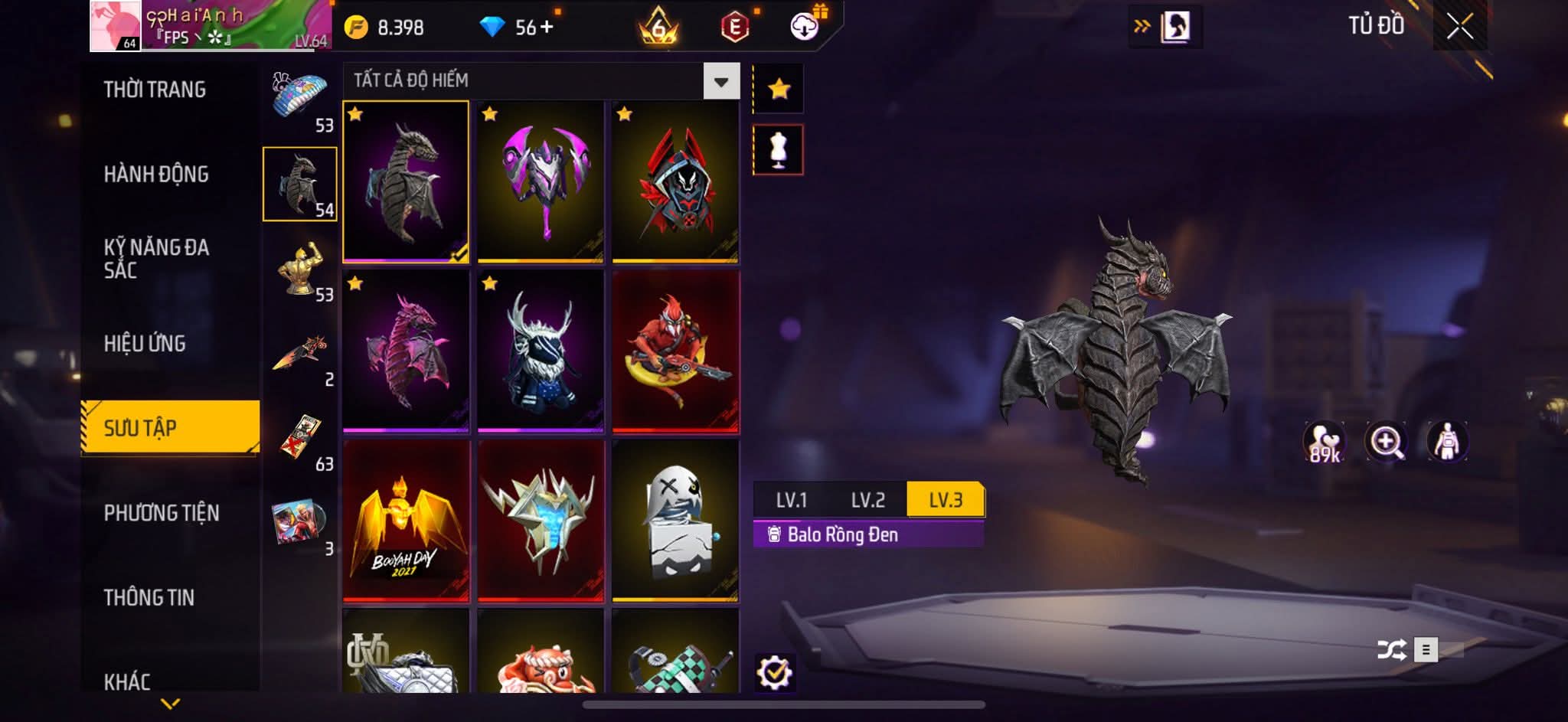Open the golden trophy subcategory

[x=300, y=270]
